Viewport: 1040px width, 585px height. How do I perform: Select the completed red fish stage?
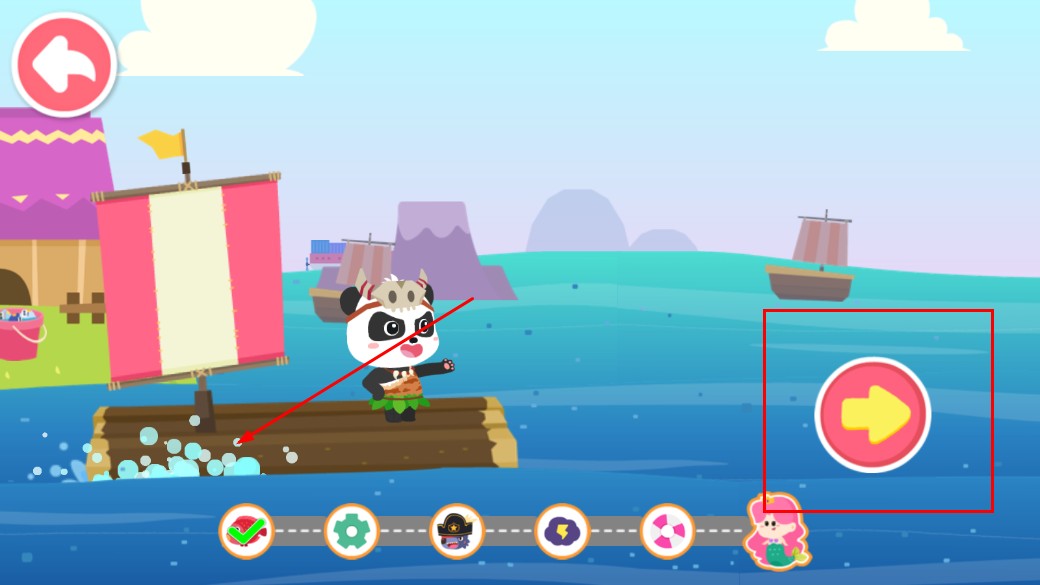(x=246, y=531)
